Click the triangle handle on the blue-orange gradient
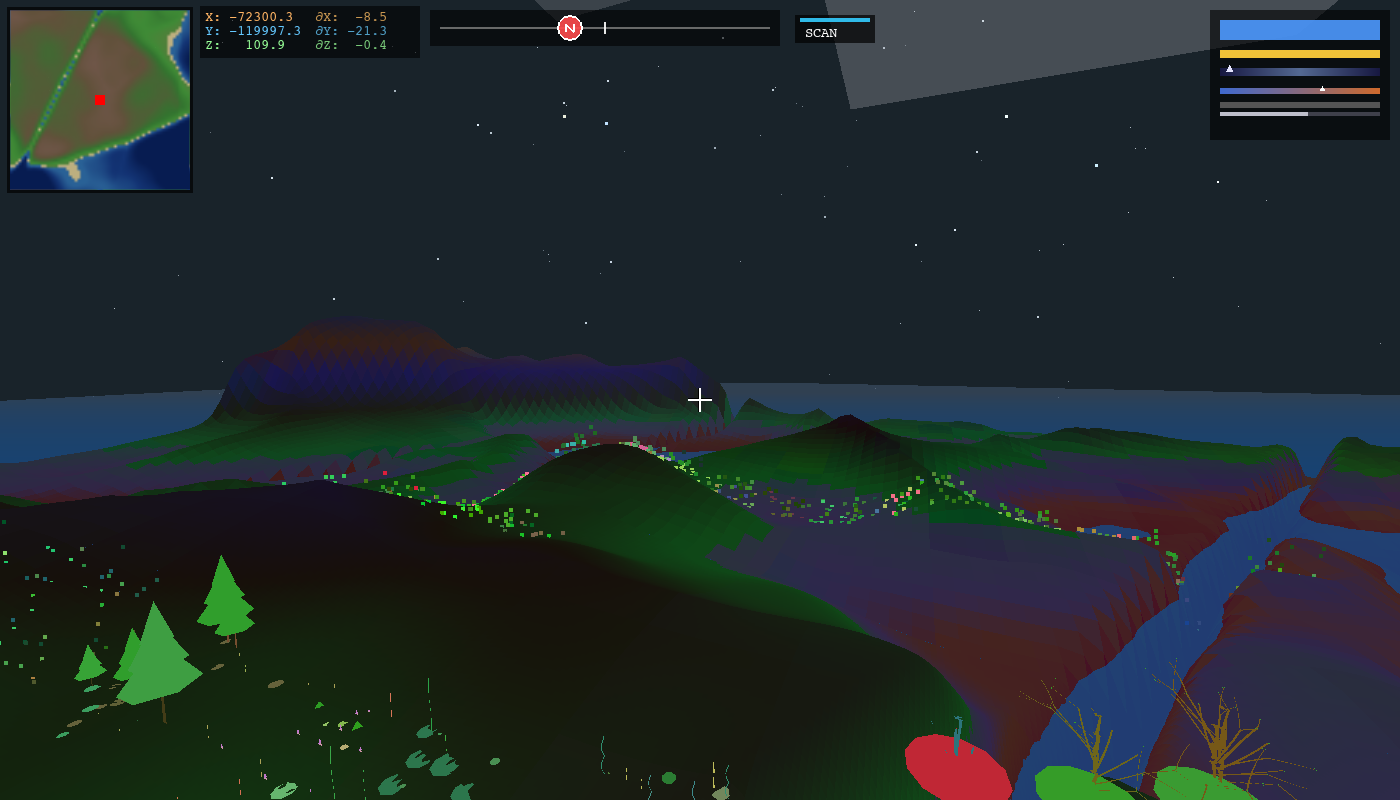The height and width of the screenshot is (800, 1400). pos(1322,88)
